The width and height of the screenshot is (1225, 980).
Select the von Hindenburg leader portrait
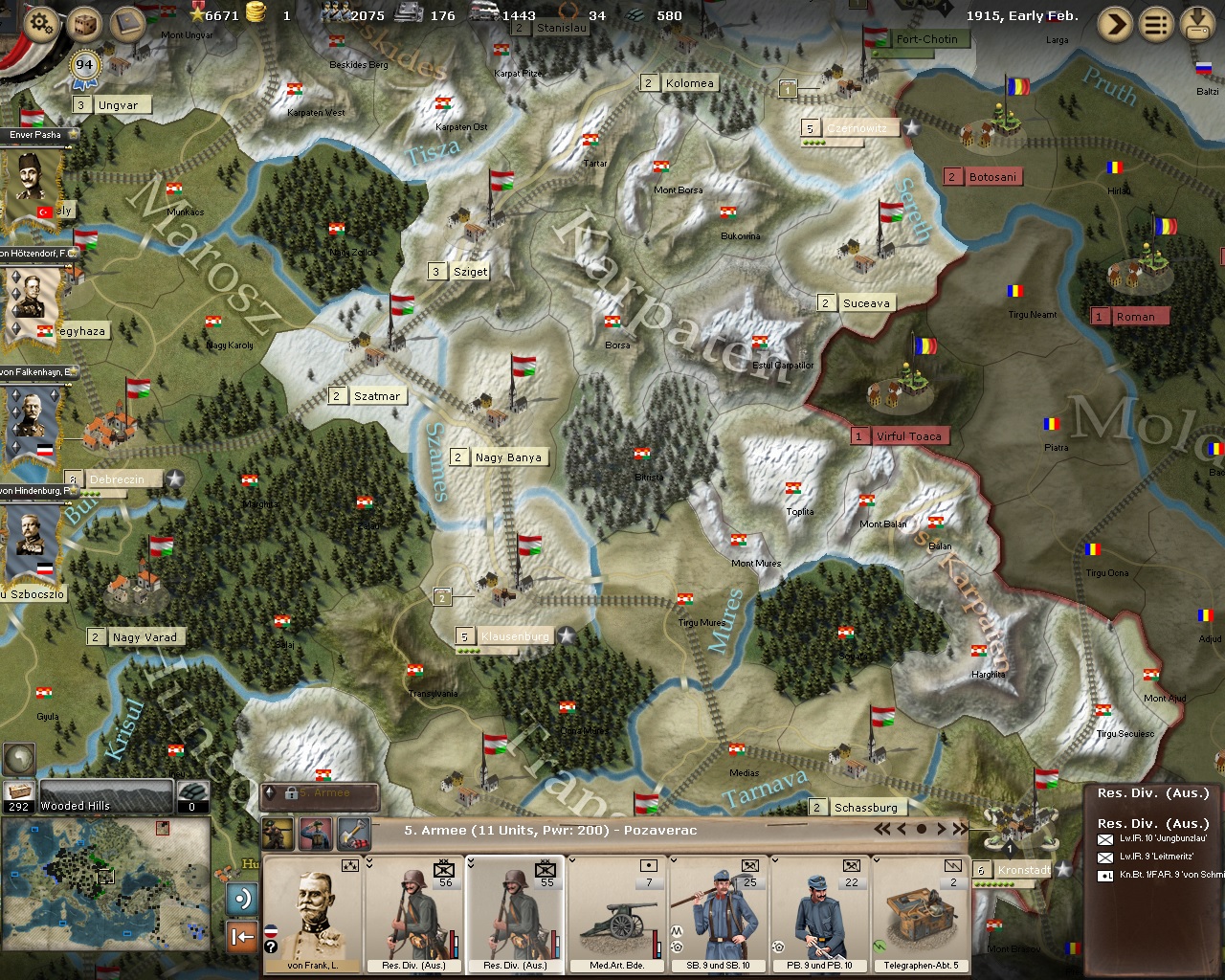click(32, 539)
